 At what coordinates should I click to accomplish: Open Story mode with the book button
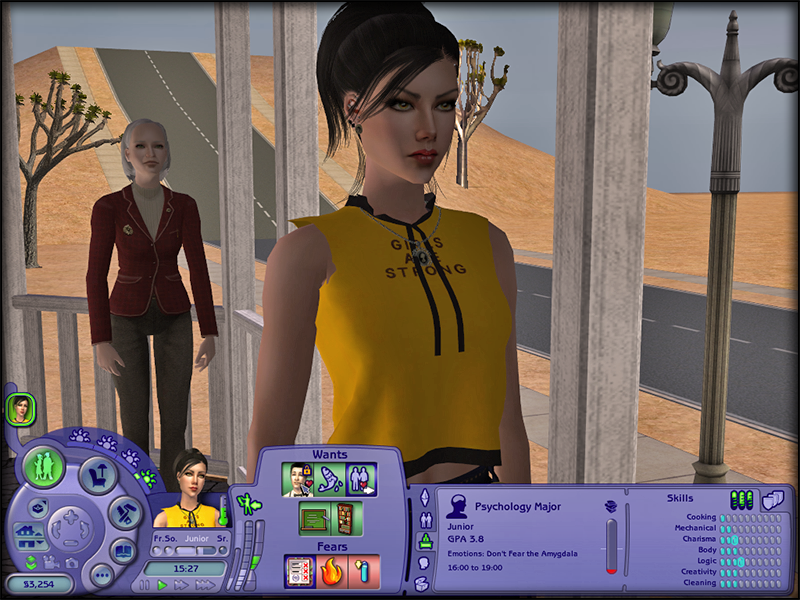coord(122,549)
